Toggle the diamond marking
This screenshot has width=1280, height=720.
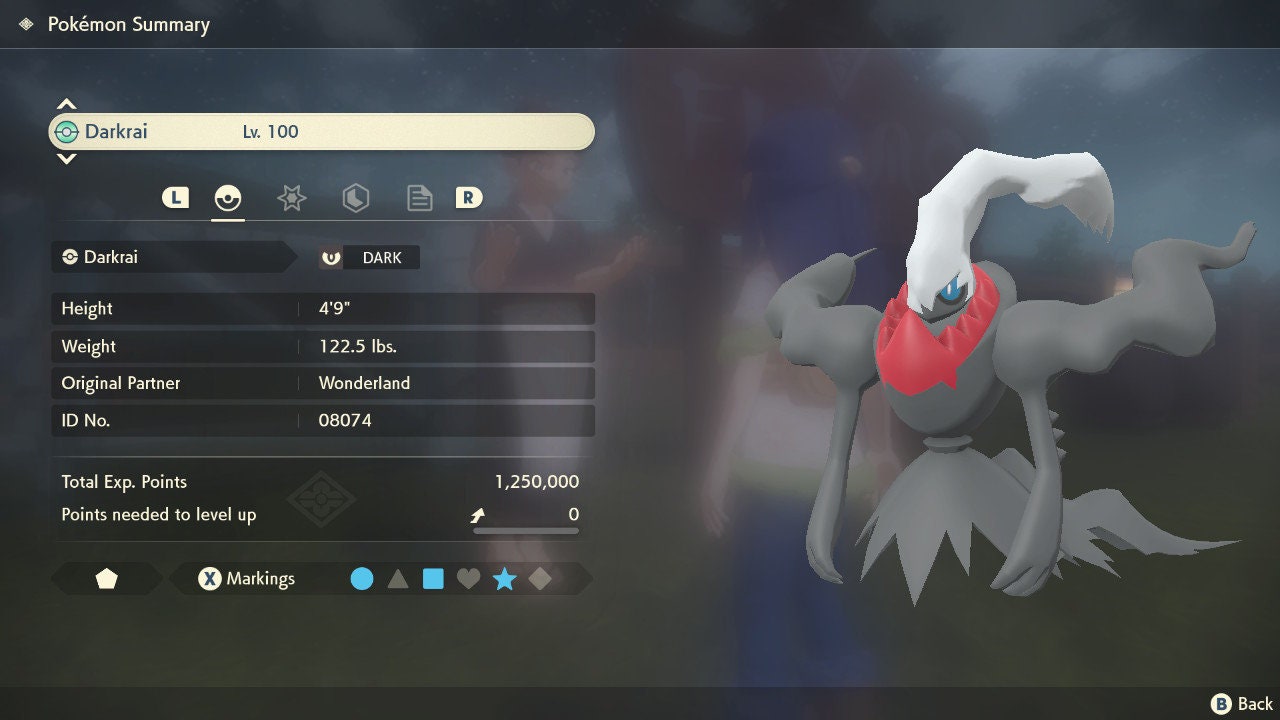click(540, 579)
